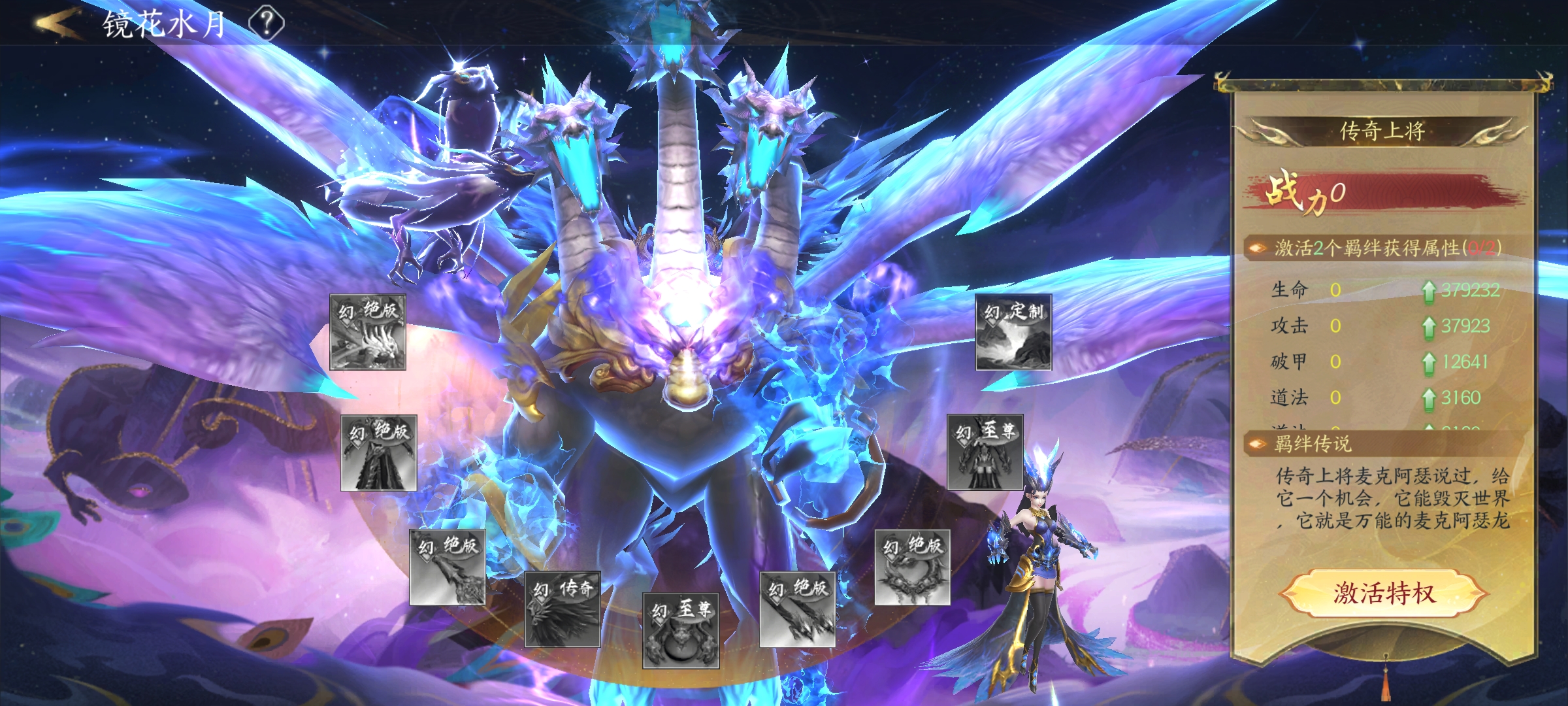1568x706 pixels.
Task: Select the 幻 绝版 phoenix mount slot
Action: (x=368, y=333)
